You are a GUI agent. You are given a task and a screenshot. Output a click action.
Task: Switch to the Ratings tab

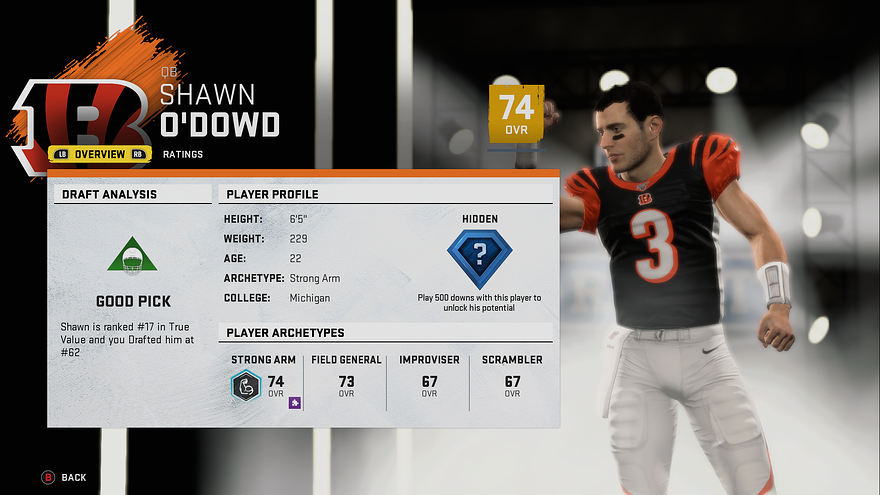click(182, 154)
